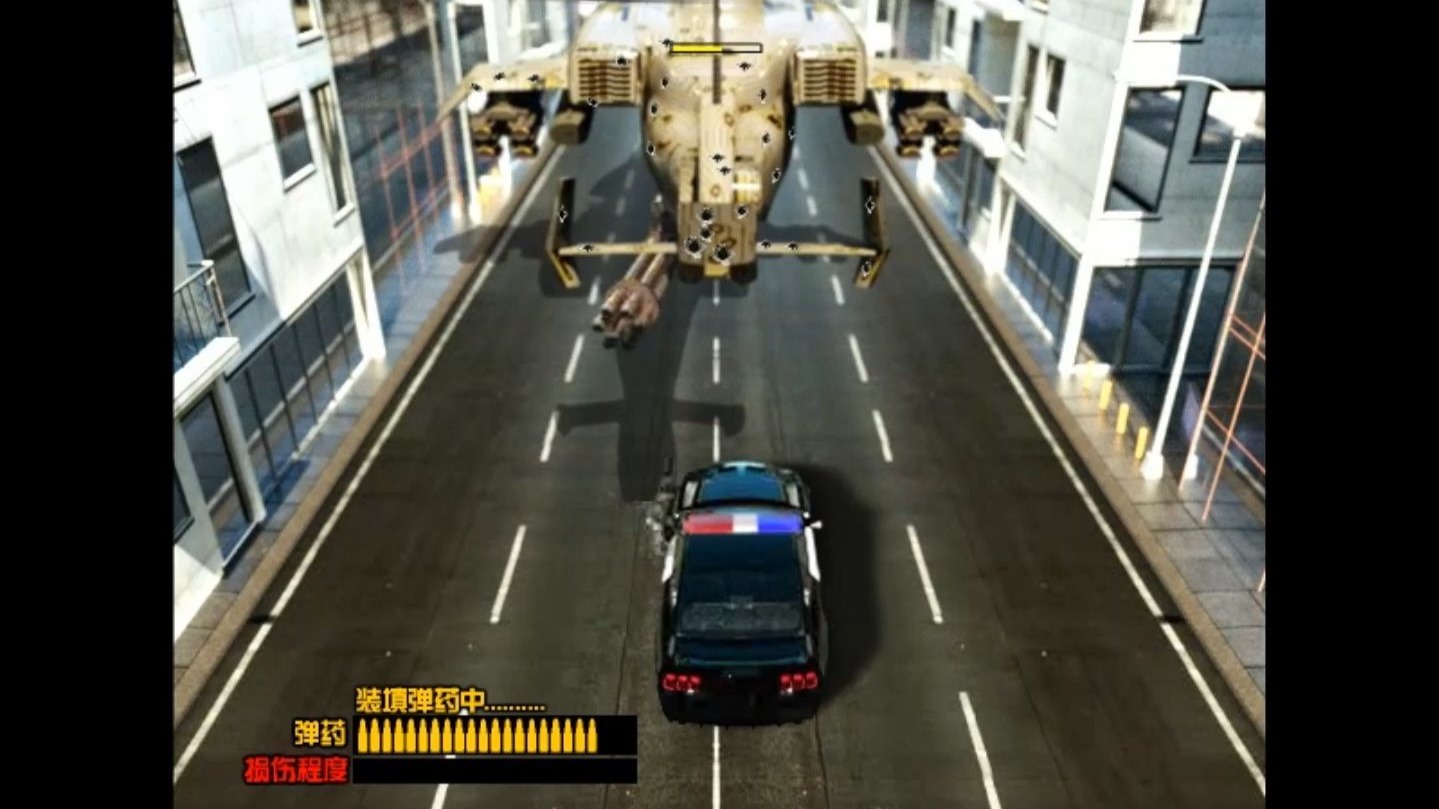The image size is (1439, 809).
Task: Click the leftmost bullet to toggle ammo display
Action: pyautogui.click(x=362, y=735)
